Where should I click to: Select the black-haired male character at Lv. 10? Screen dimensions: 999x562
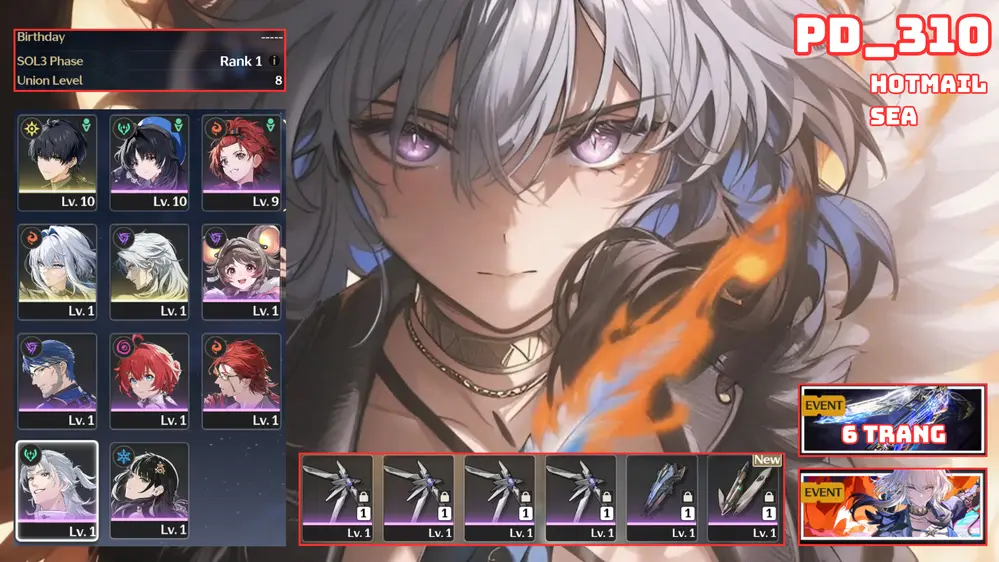click(57, 162)
